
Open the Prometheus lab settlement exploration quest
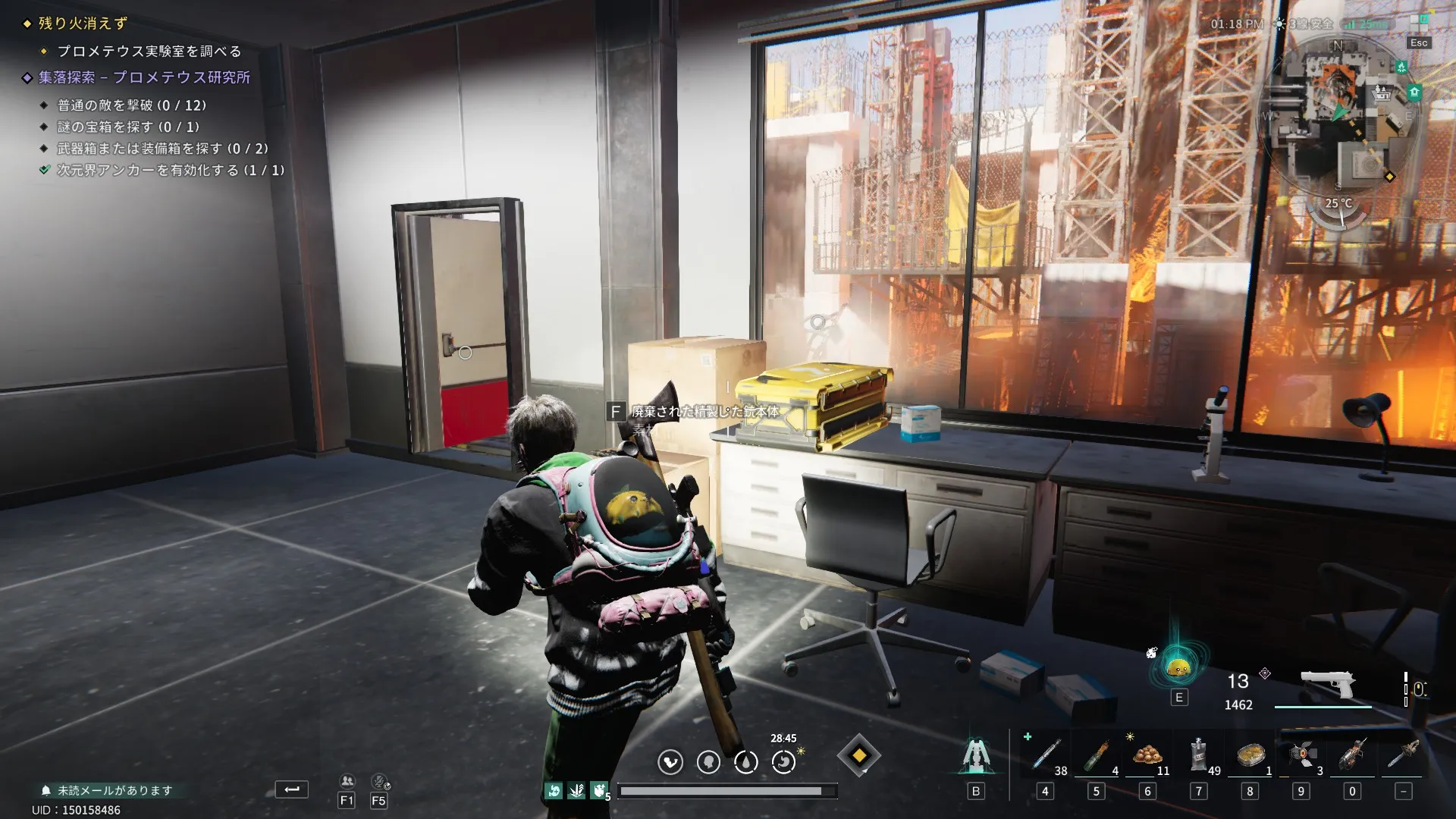click(x=144, y=77)
